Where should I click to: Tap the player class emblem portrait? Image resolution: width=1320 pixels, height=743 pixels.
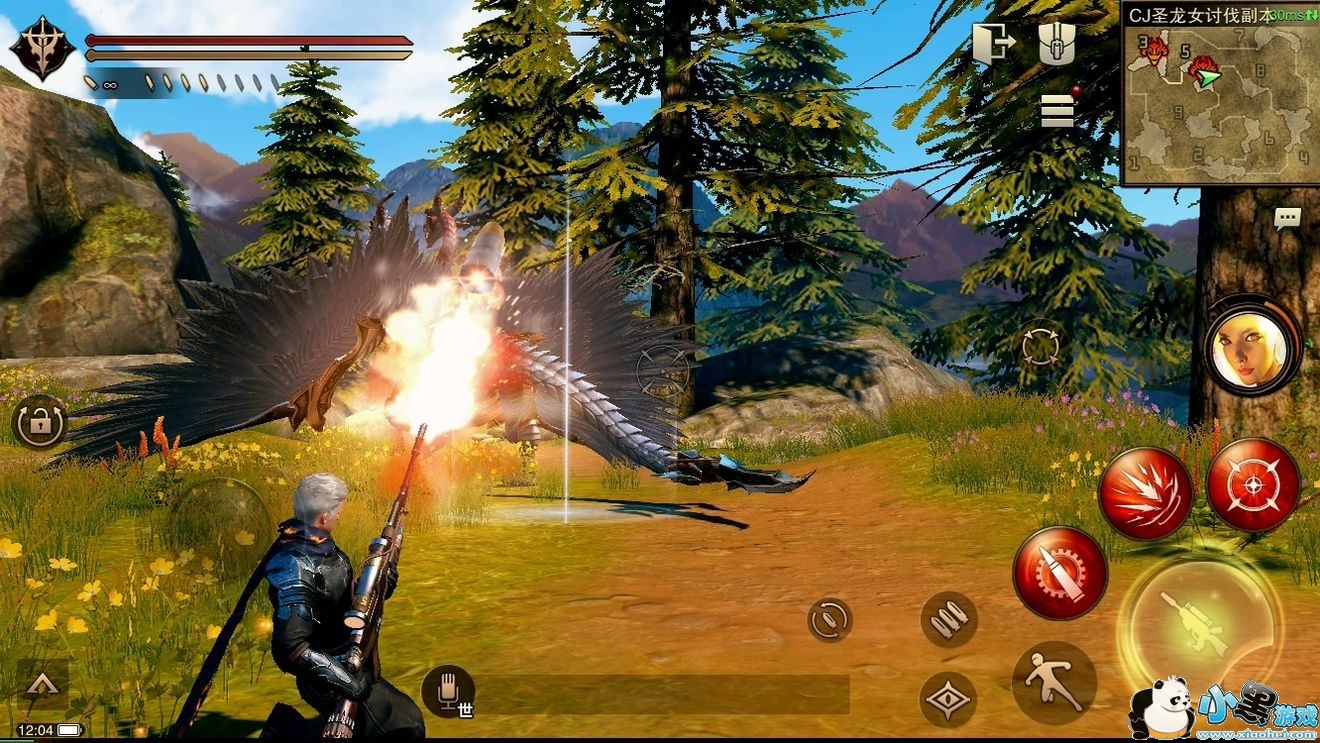42,48
